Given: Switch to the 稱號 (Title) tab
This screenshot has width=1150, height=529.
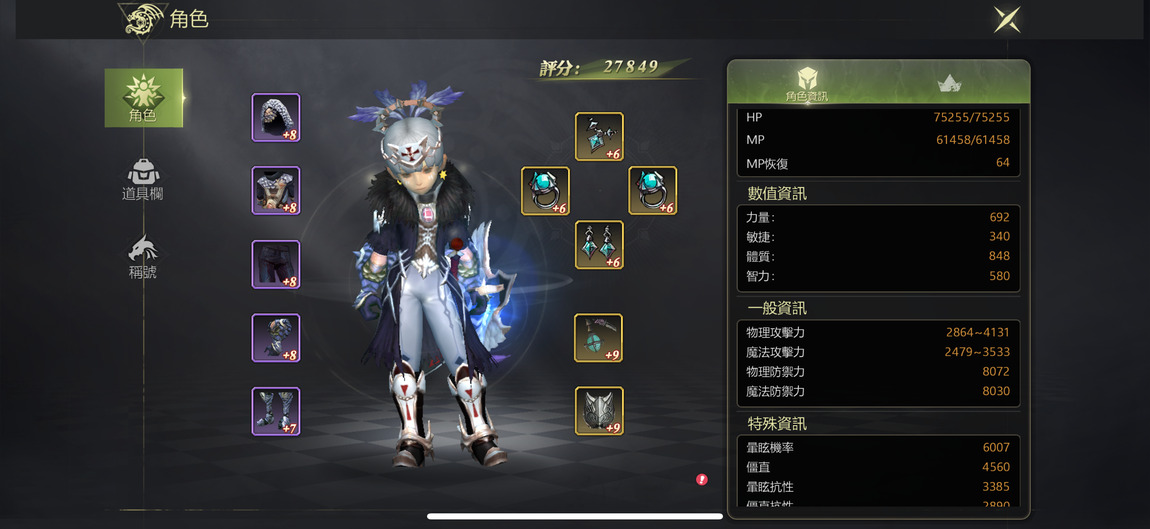Looking at the screenshot, I should pyautogui.click(x=143, y=258).
